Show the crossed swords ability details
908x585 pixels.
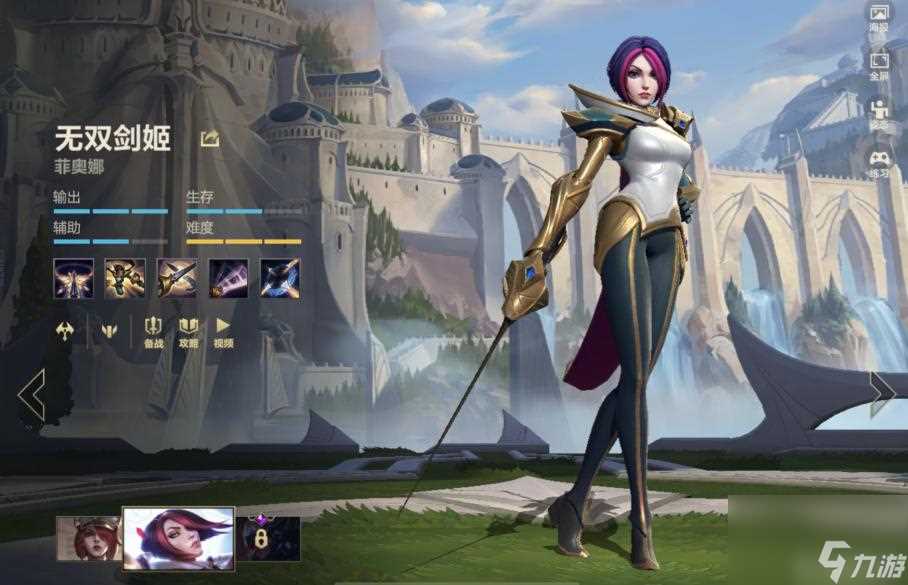coord(176,278)
